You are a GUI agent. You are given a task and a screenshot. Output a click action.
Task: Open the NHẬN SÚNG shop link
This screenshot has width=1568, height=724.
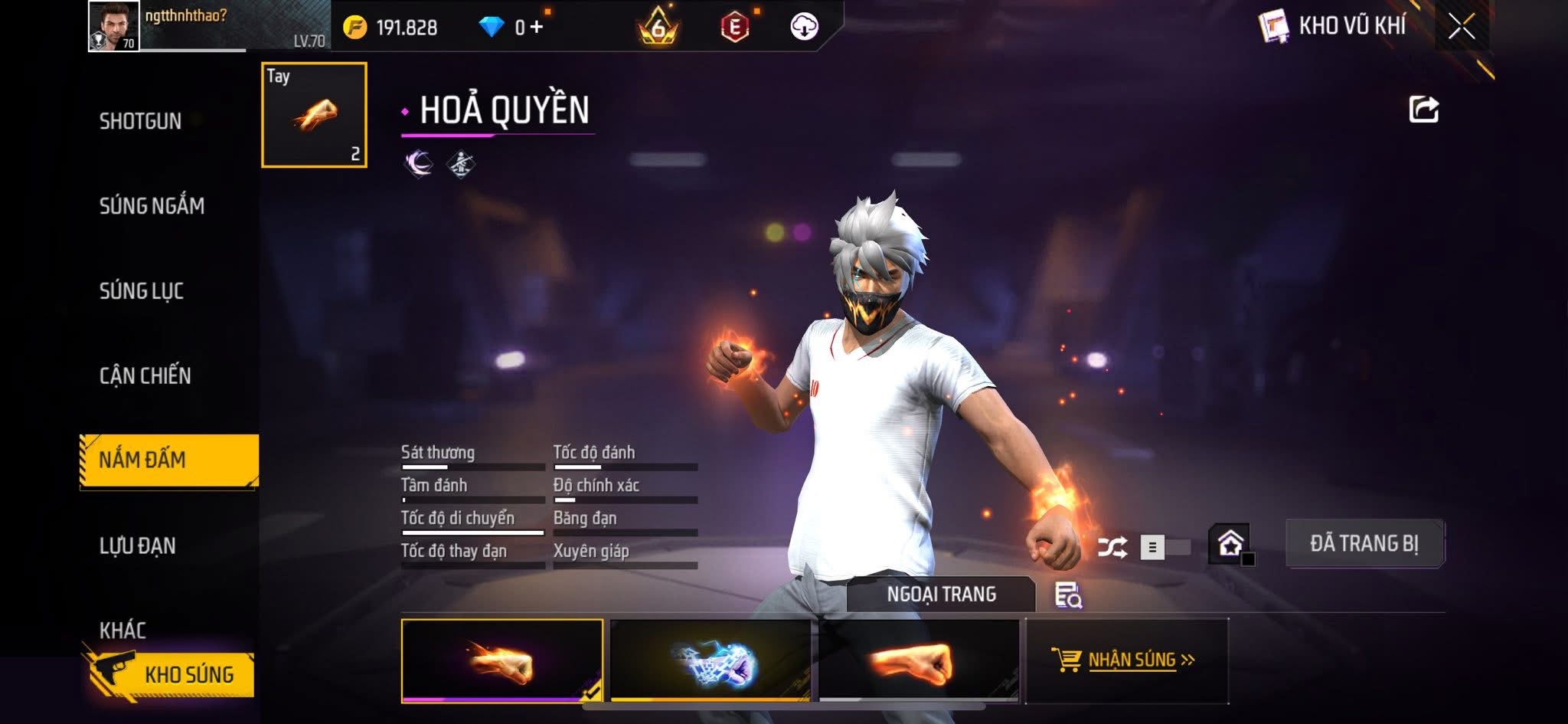pos(1126,660)
